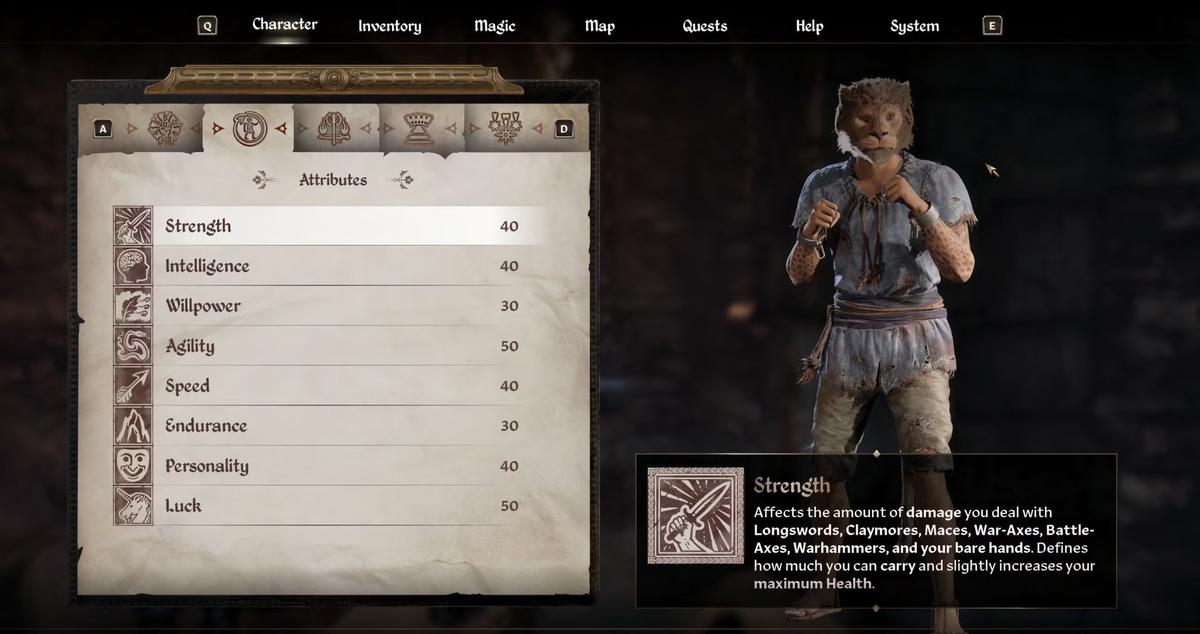This screenshot has width=1200, height=634.
Task: Open the Inventory menu
Action: click(x=389, y=26)
